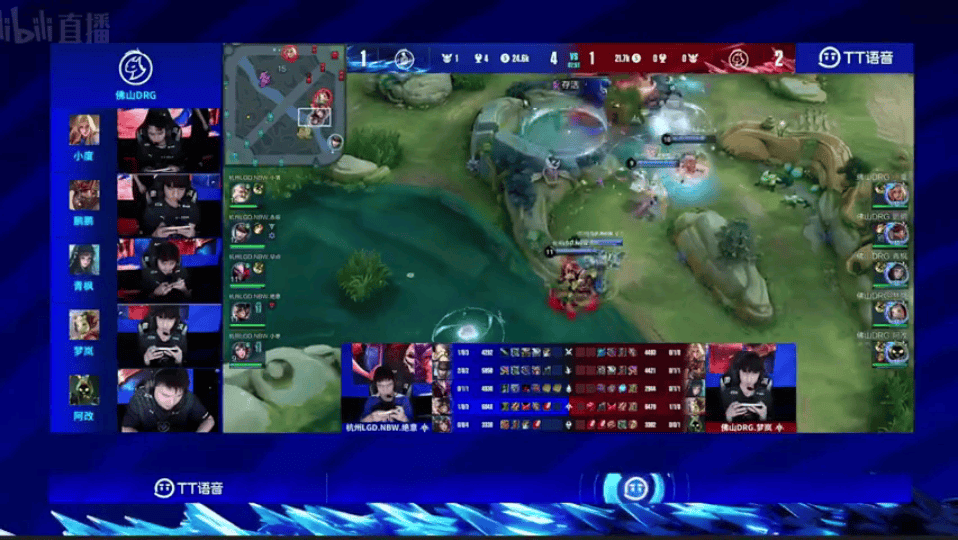
Task: Select player 鹏鹏's hero portrait
Action: tap(84, 194)
